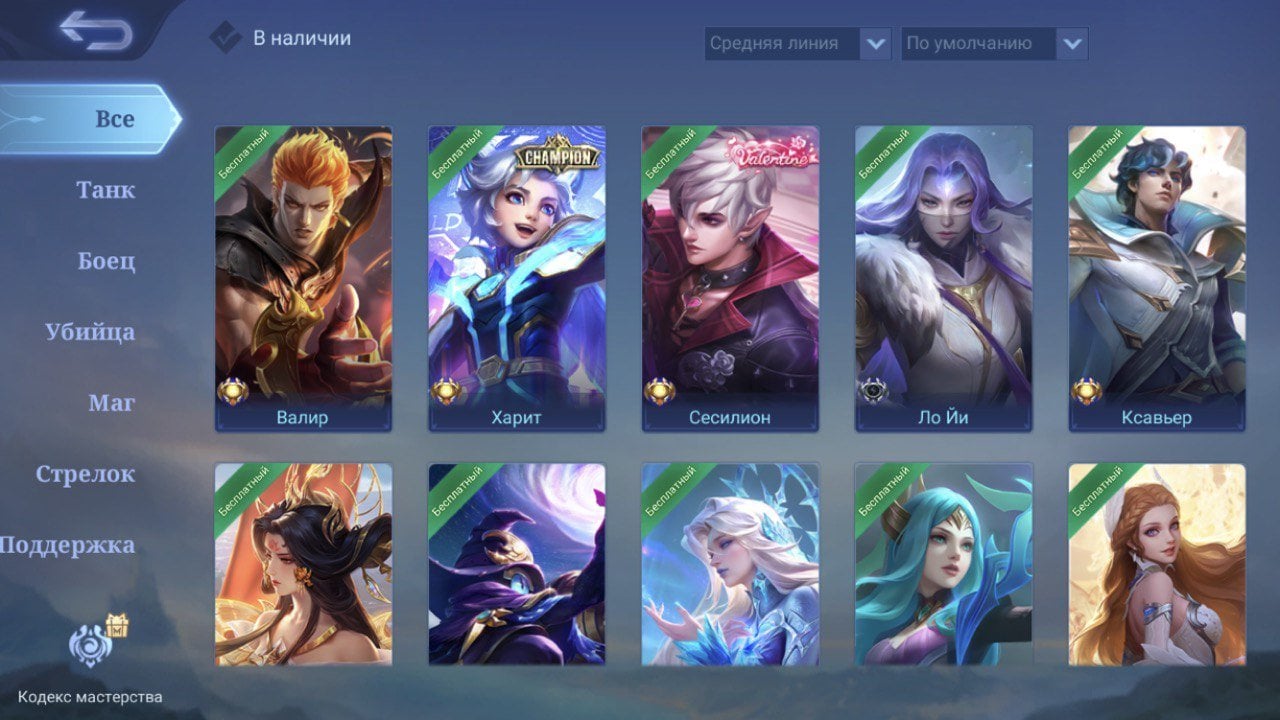Choose the ice-crystal white-haired hero card
Image resolution: width=1280 pixels, height=720 pixels.
click(730, 564)
